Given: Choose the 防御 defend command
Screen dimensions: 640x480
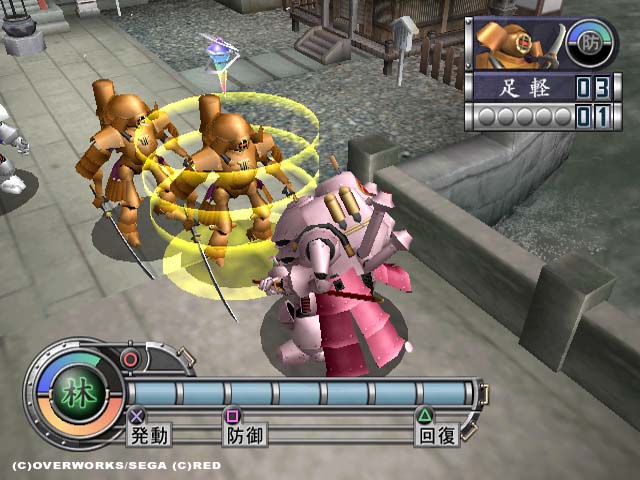Looking at the screenshot, I should (x=245, y=434).
